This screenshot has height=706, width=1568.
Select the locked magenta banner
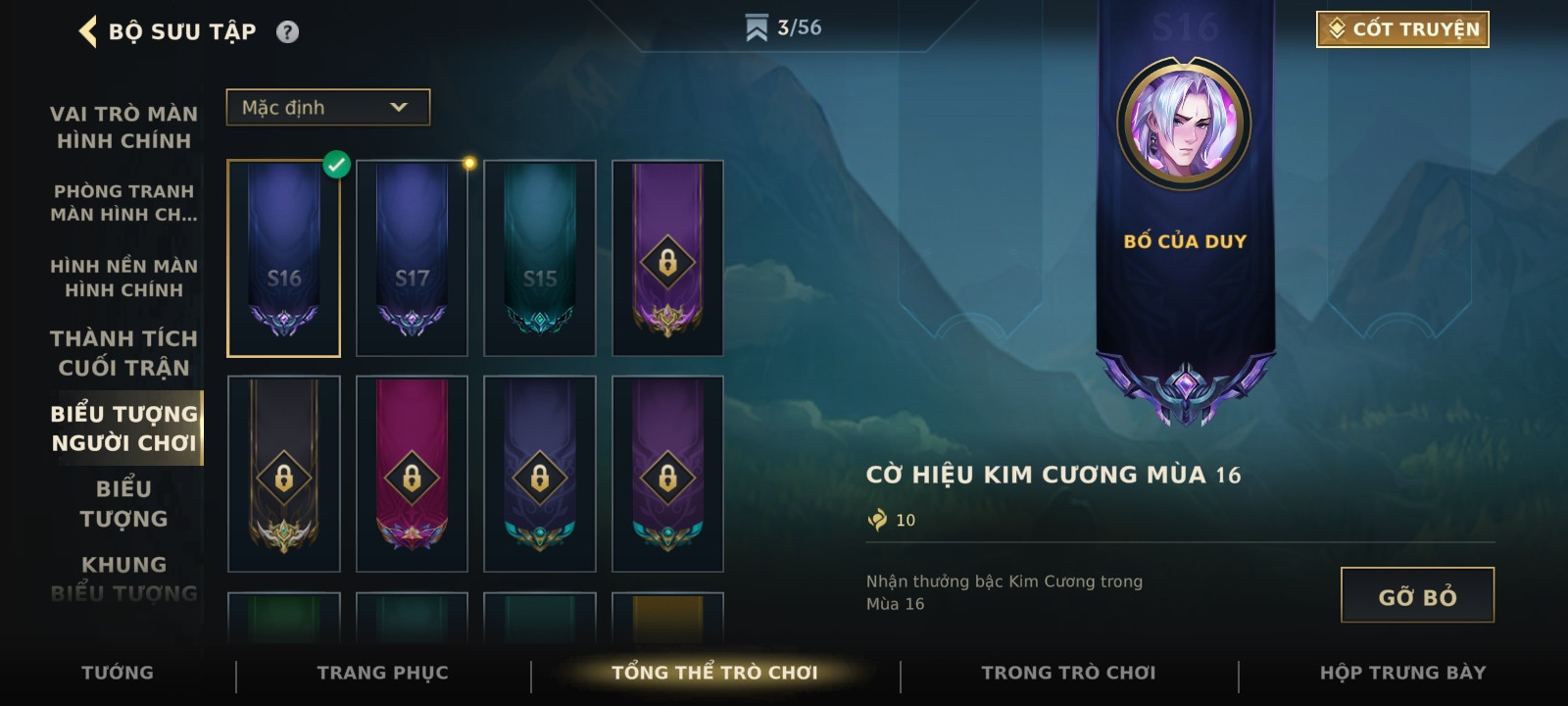(412, 474)
